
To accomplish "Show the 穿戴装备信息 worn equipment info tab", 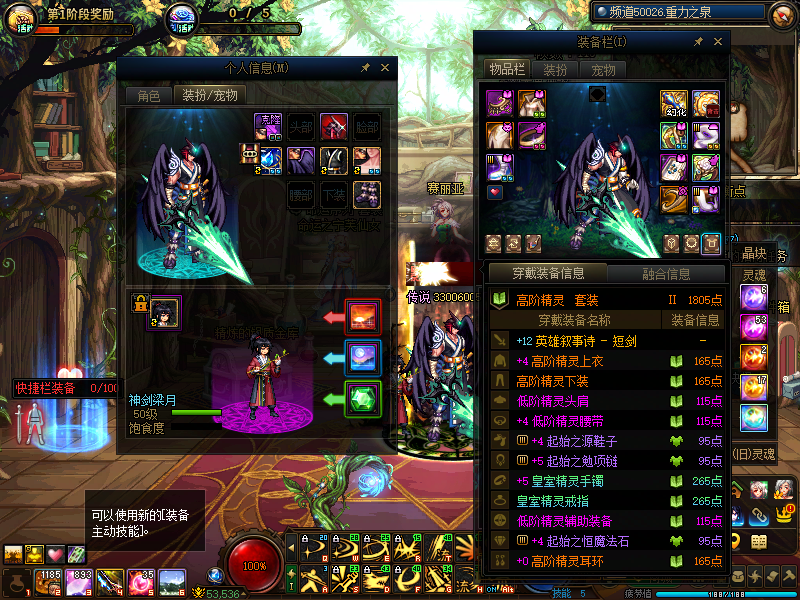I will (547, 273).
